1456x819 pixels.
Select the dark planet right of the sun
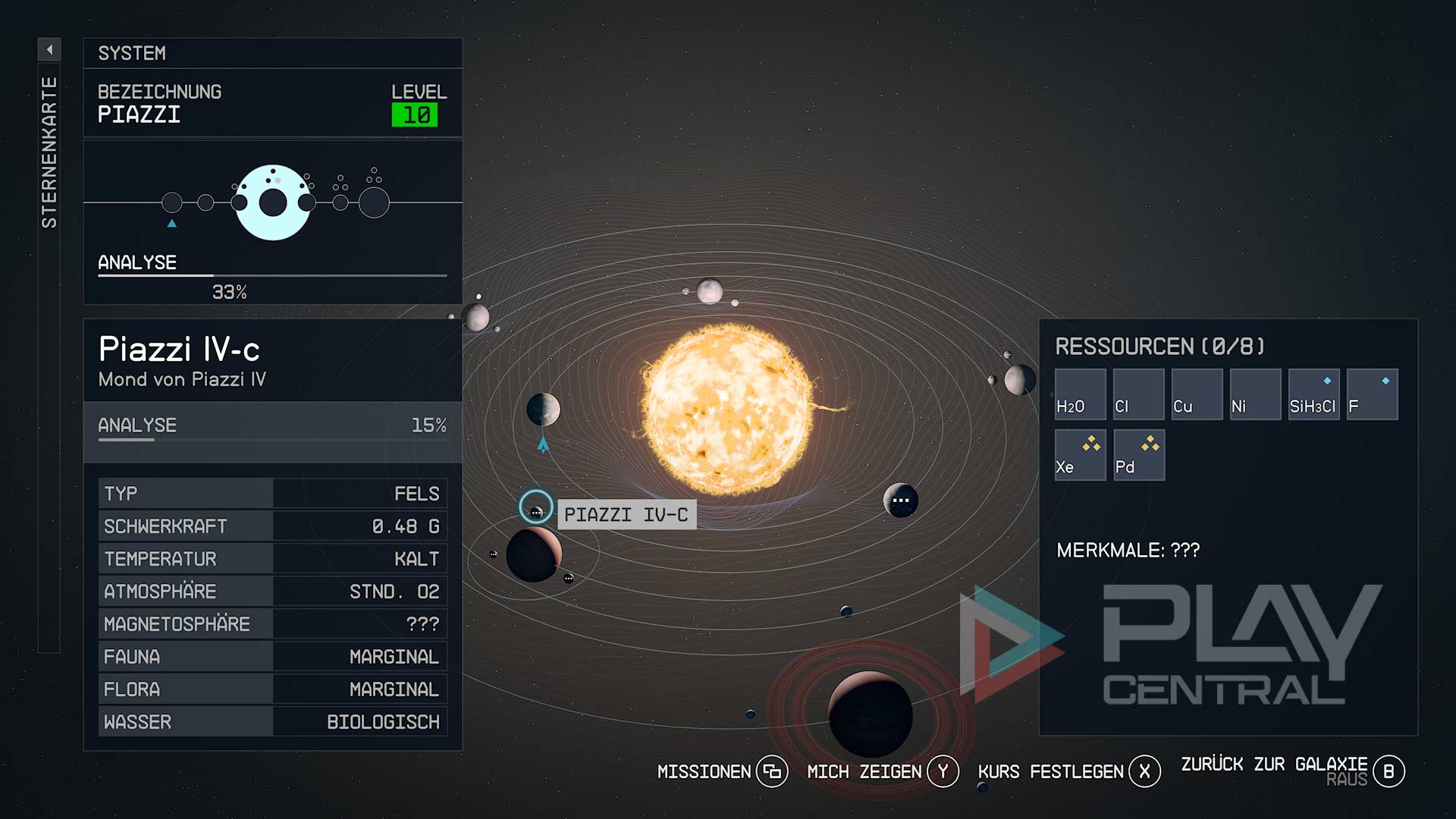point(900,500)
